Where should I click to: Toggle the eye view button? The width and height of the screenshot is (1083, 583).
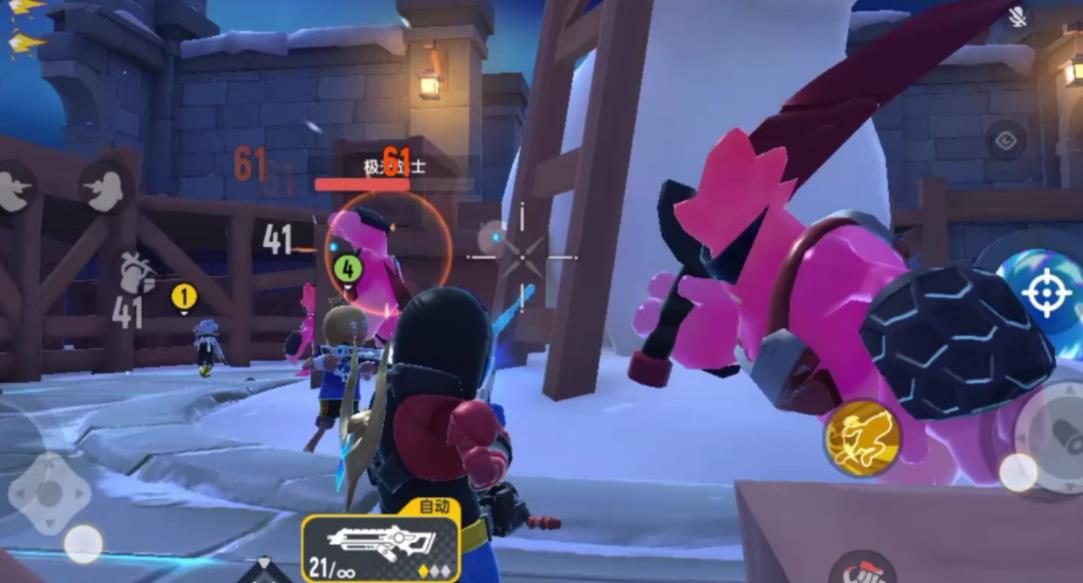click(x=1006, y=141)
